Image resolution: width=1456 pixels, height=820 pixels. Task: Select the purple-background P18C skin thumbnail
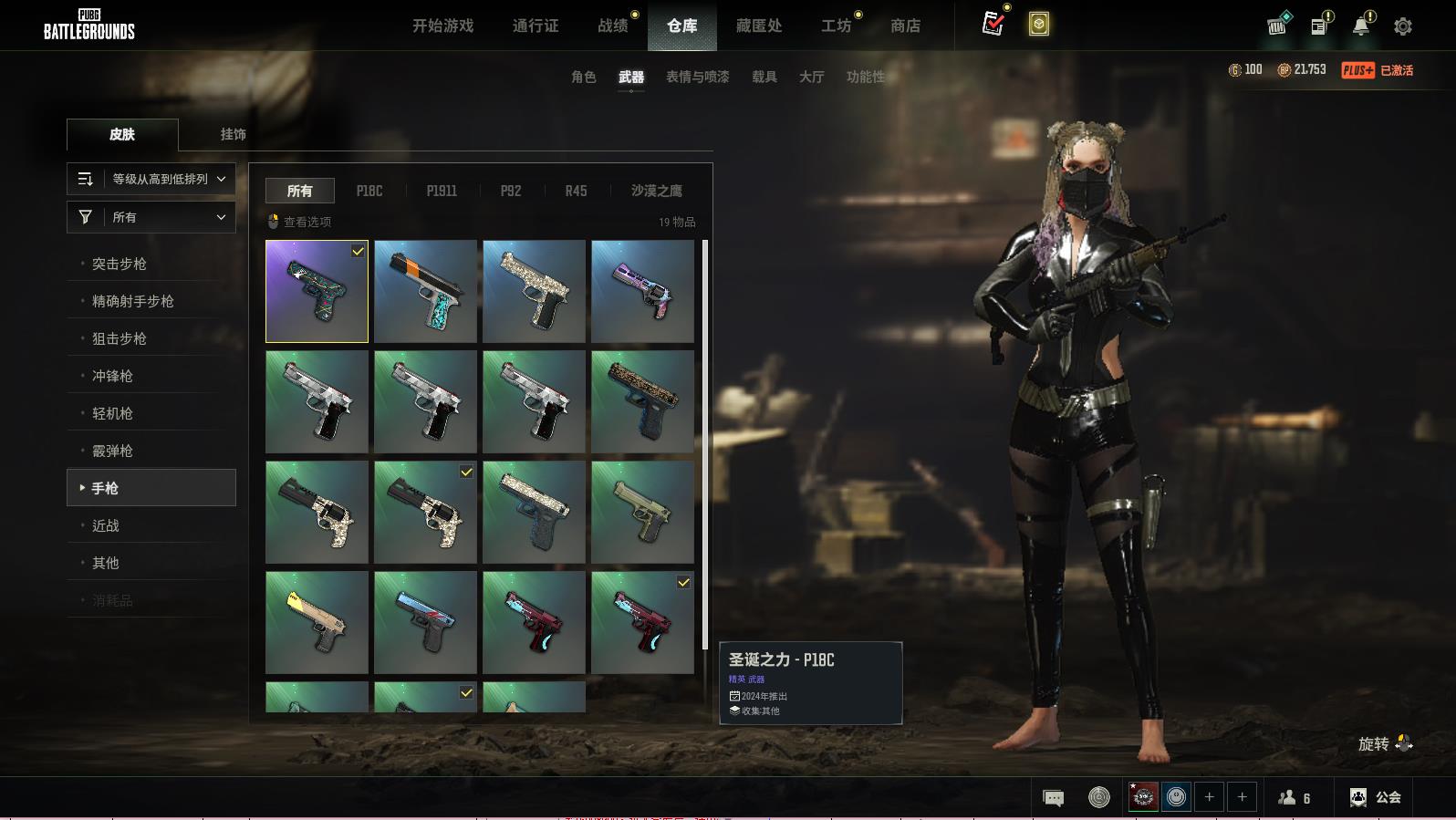pos(317,291)
